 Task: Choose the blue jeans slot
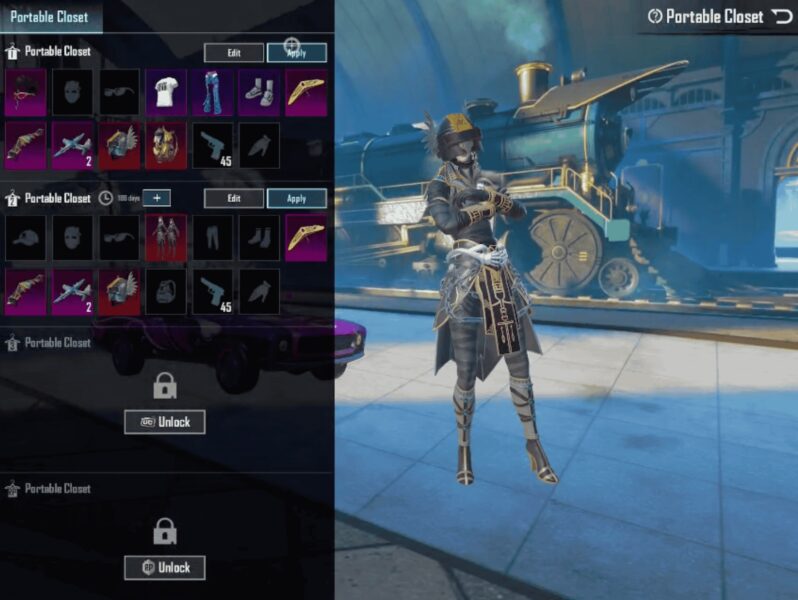click(x=213, y=93)
